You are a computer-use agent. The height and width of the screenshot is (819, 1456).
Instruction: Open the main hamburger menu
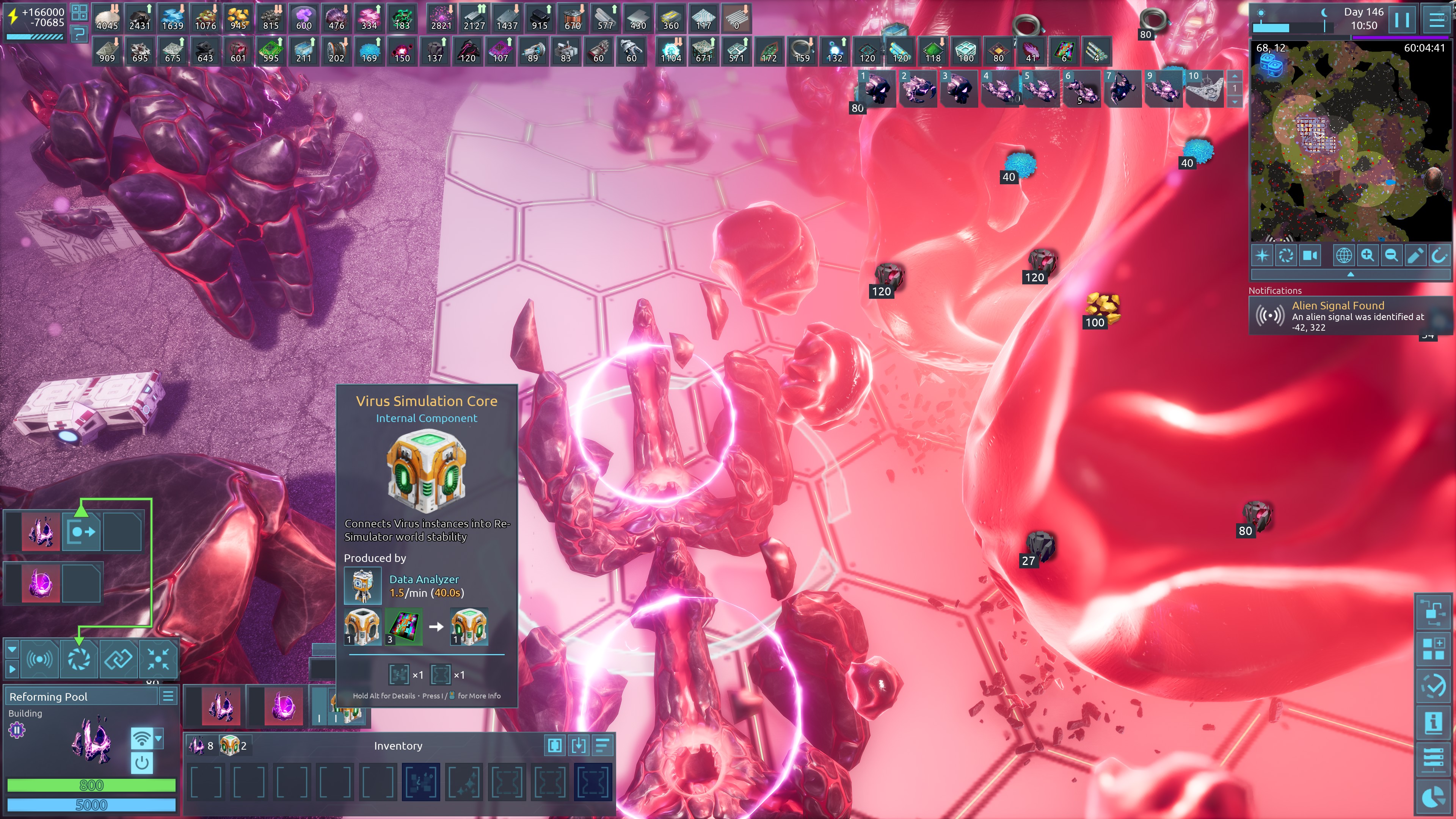pyautogui.click(x=1437, y=20)
